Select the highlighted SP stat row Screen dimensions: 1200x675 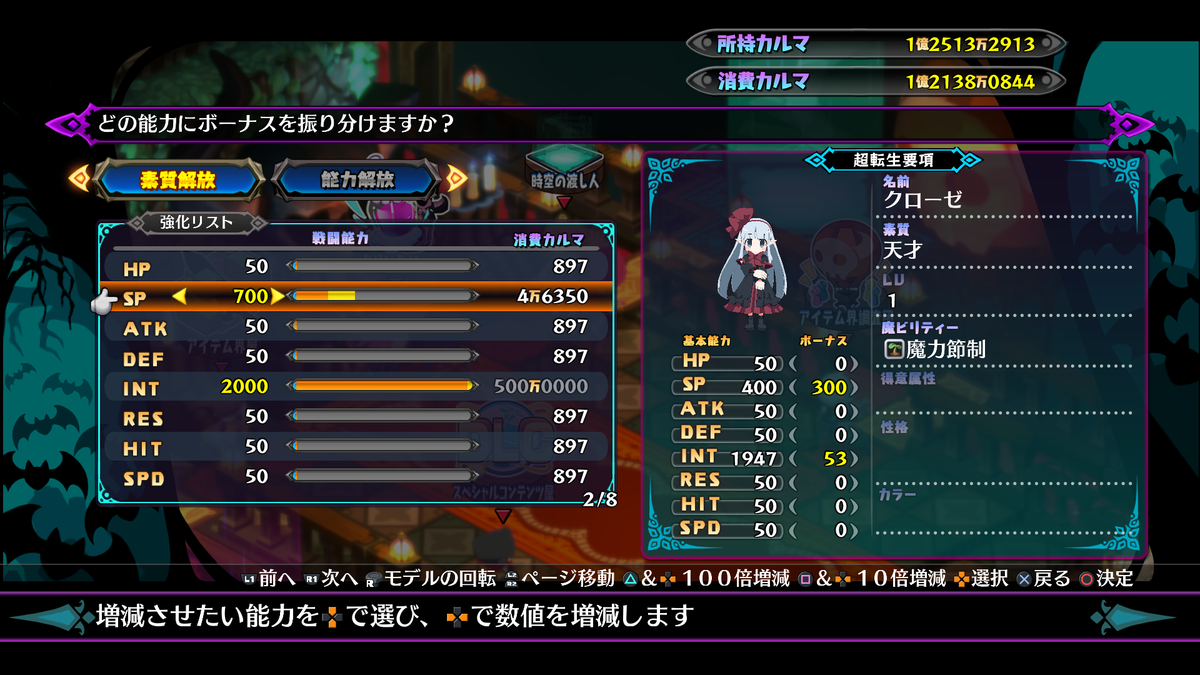(356, 297)
